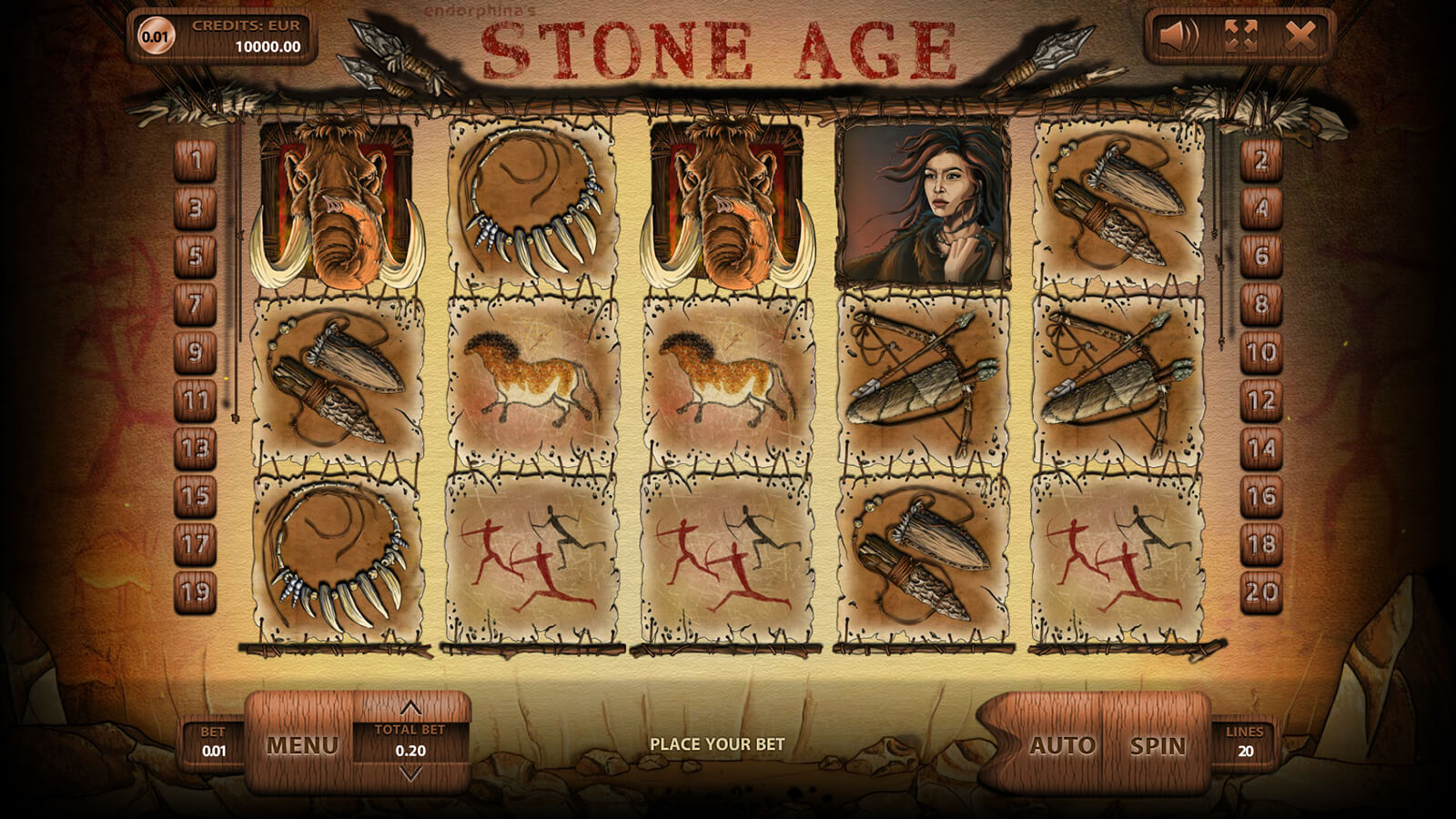Select payline number 2
The width and height of the screenshot is (1456, 819).
(1261, 161)
